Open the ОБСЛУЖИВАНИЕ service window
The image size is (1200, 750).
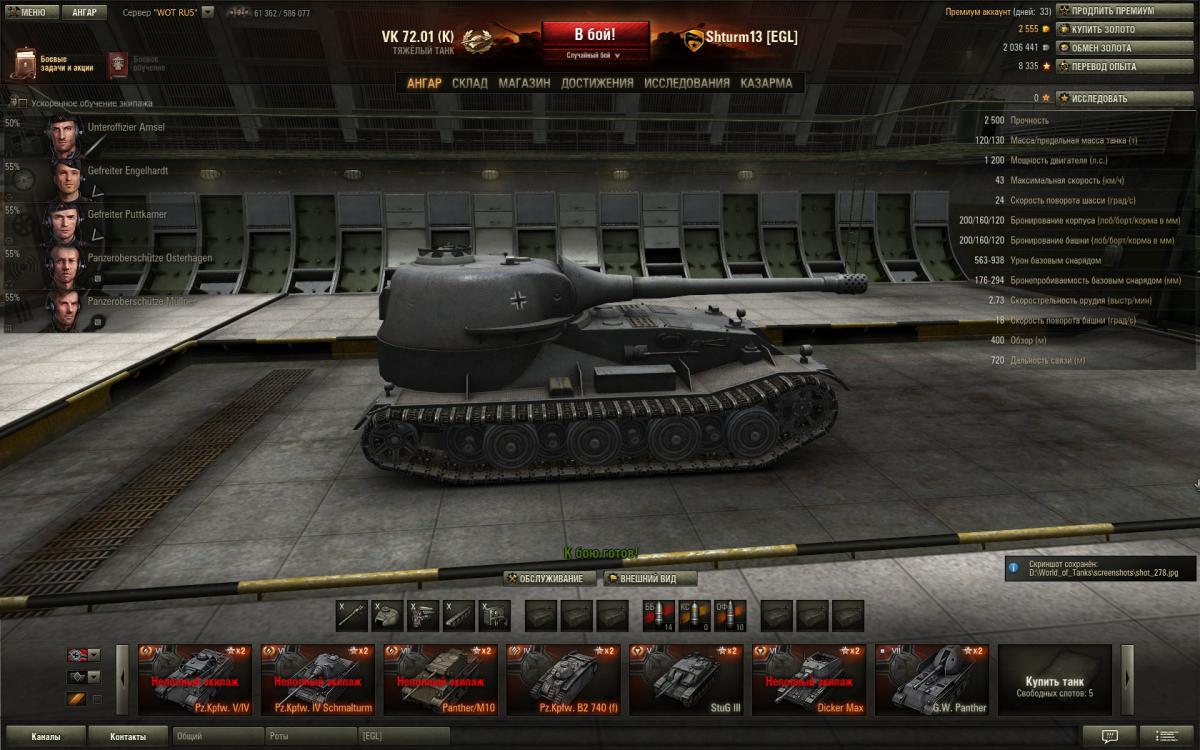click(550, 578)
